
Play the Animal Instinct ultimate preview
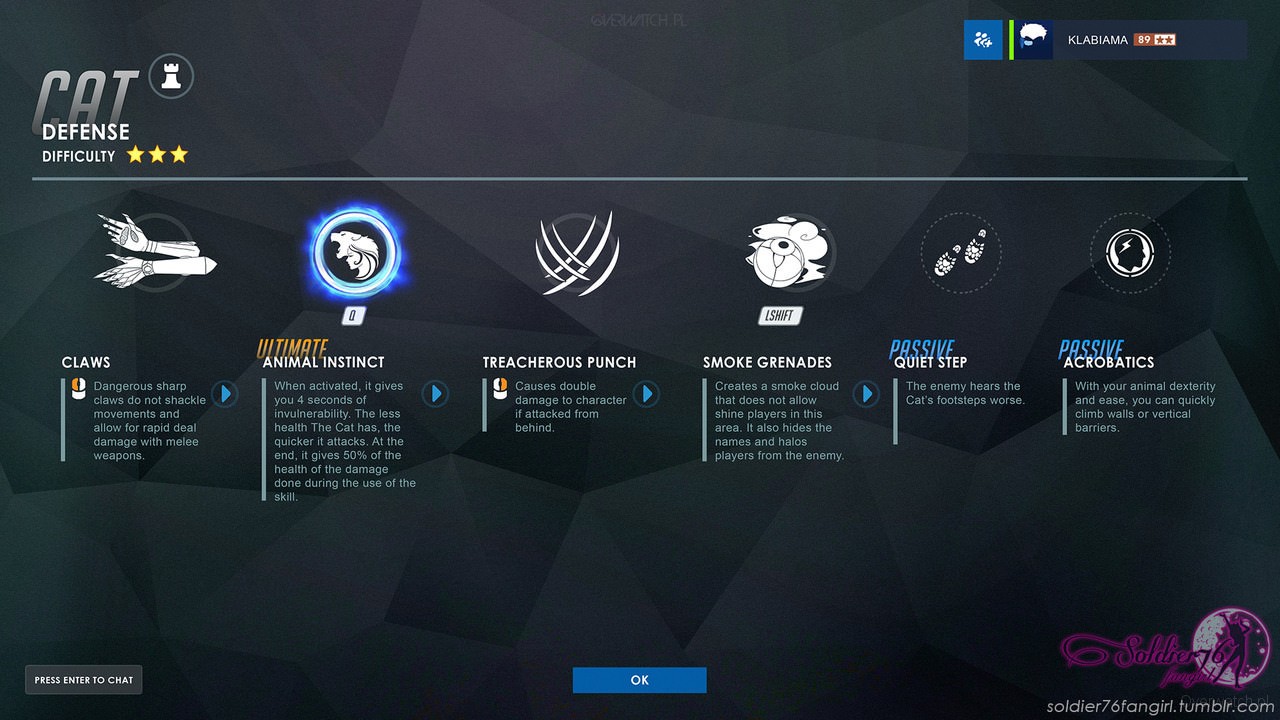tap(435, 394)
